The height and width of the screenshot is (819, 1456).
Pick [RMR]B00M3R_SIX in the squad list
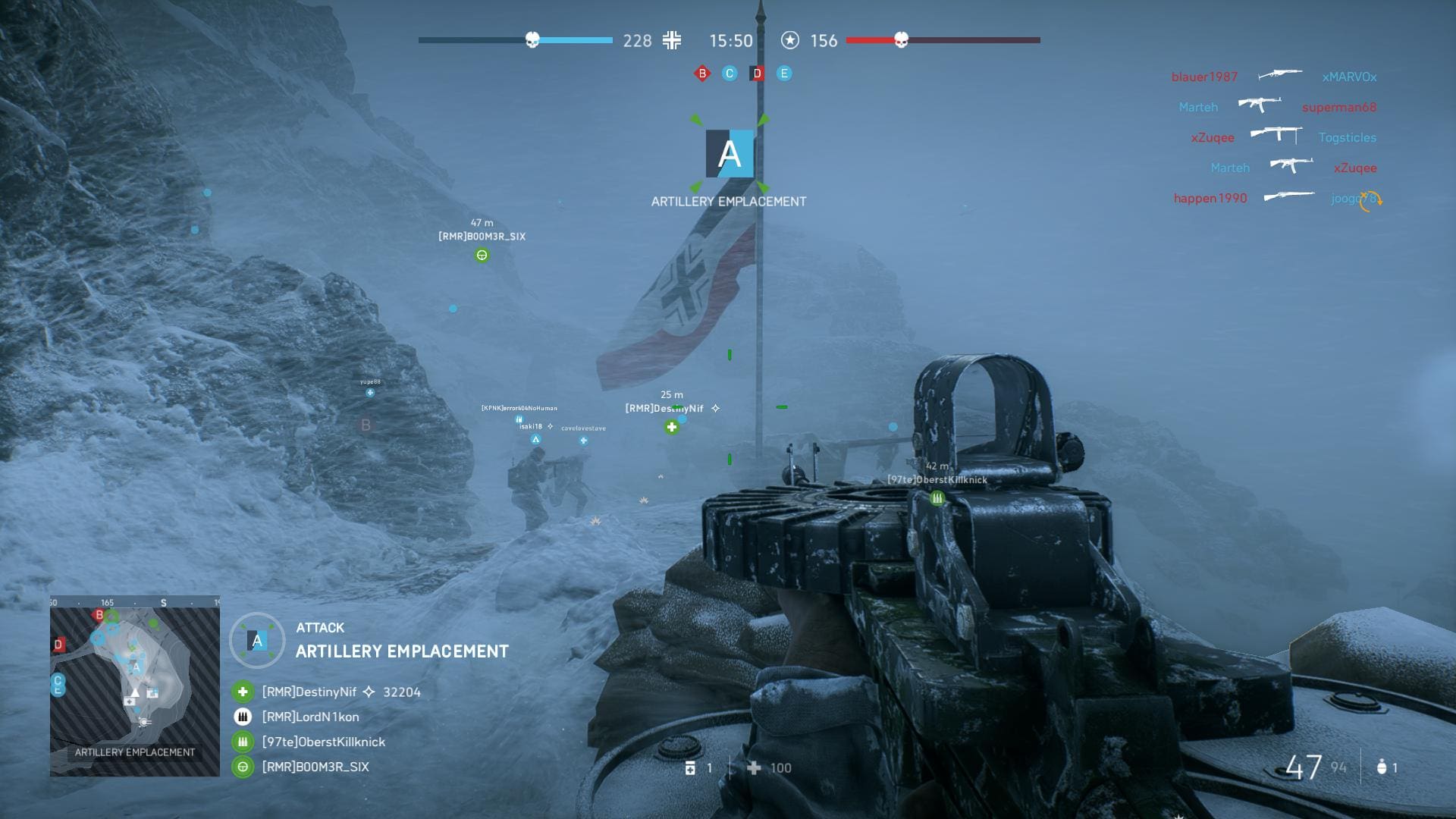pyautogui.click(x=315, y=767)
